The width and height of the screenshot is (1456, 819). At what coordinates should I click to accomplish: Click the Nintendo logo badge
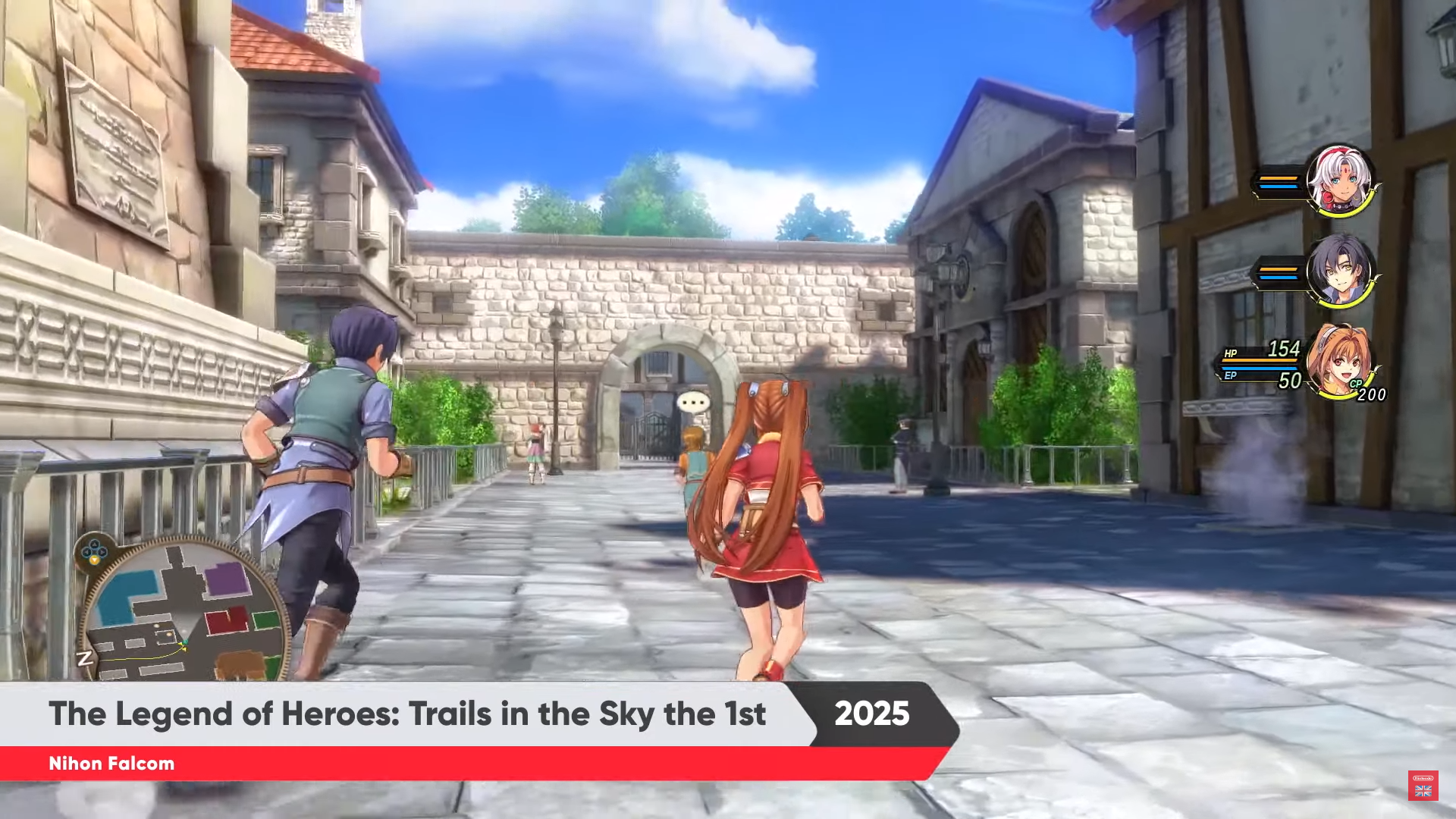click(1423, 777)
